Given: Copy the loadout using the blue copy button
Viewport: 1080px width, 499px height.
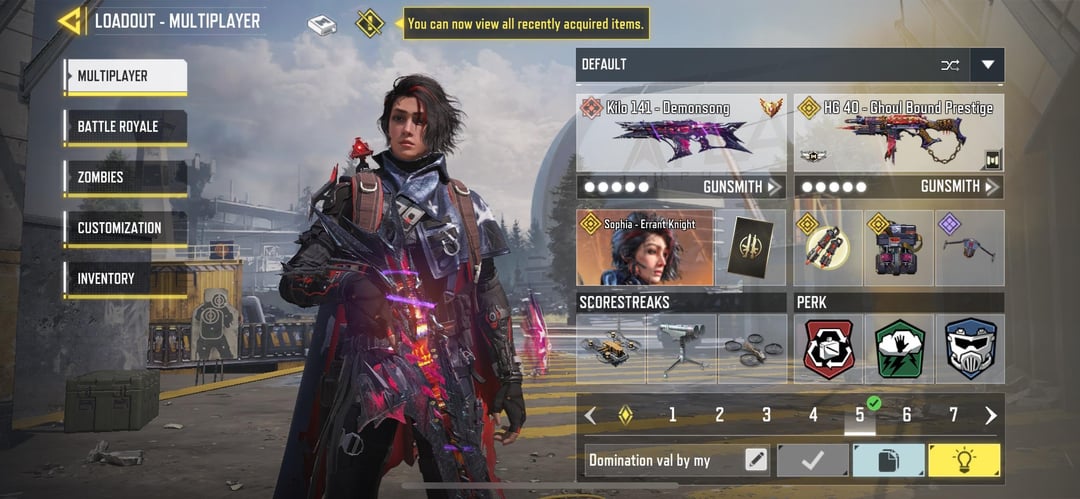Looking at the screenshot, I should click(x=888, y=460).
